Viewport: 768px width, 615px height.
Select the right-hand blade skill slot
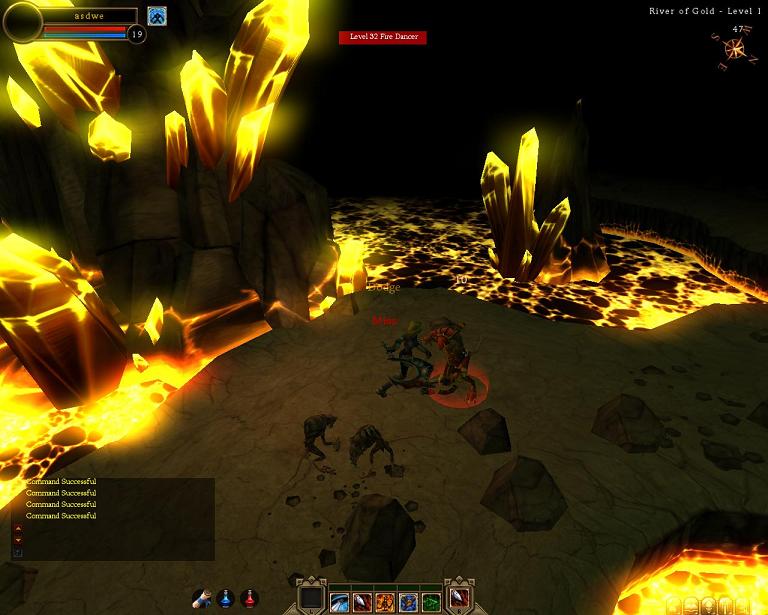458,598
